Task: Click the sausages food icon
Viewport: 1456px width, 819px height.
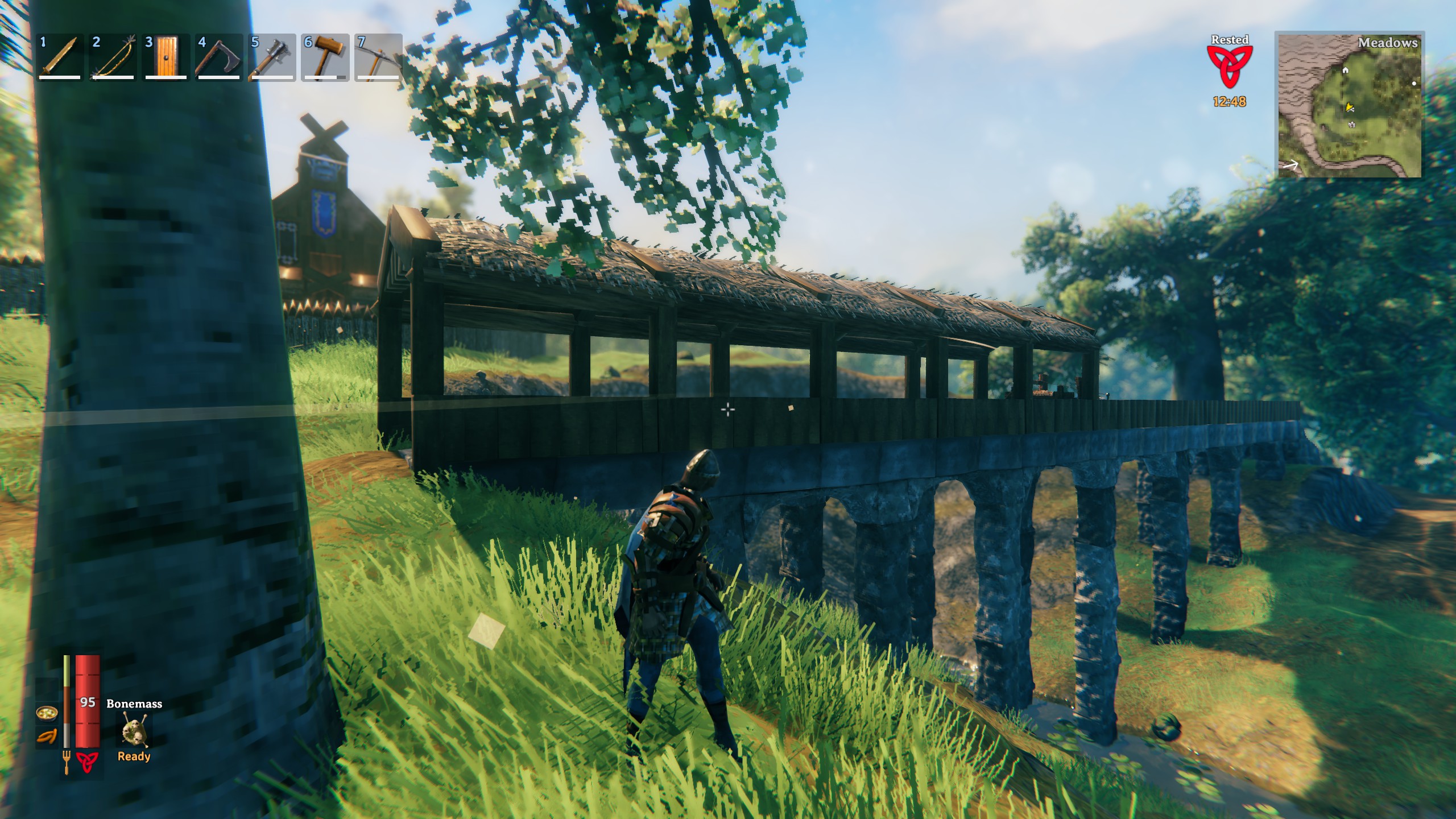Action: point(47,737)
